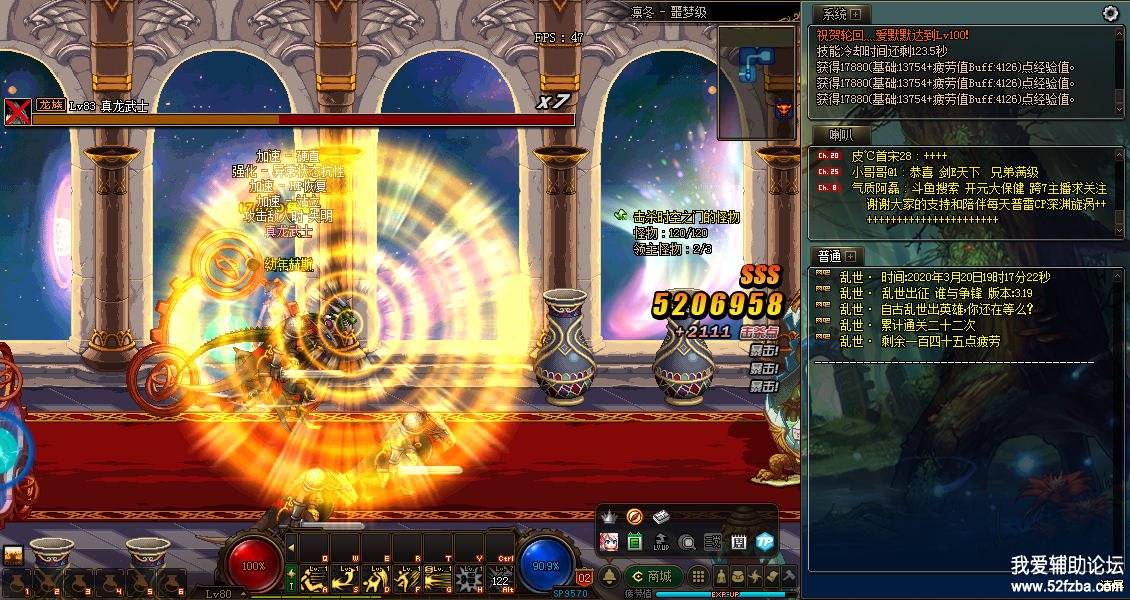Image resolution: width=1130 pixels, height=600 pixels.
Task: Click the gear settings icon in chat panel
Action: click(x=1110, y=13)
